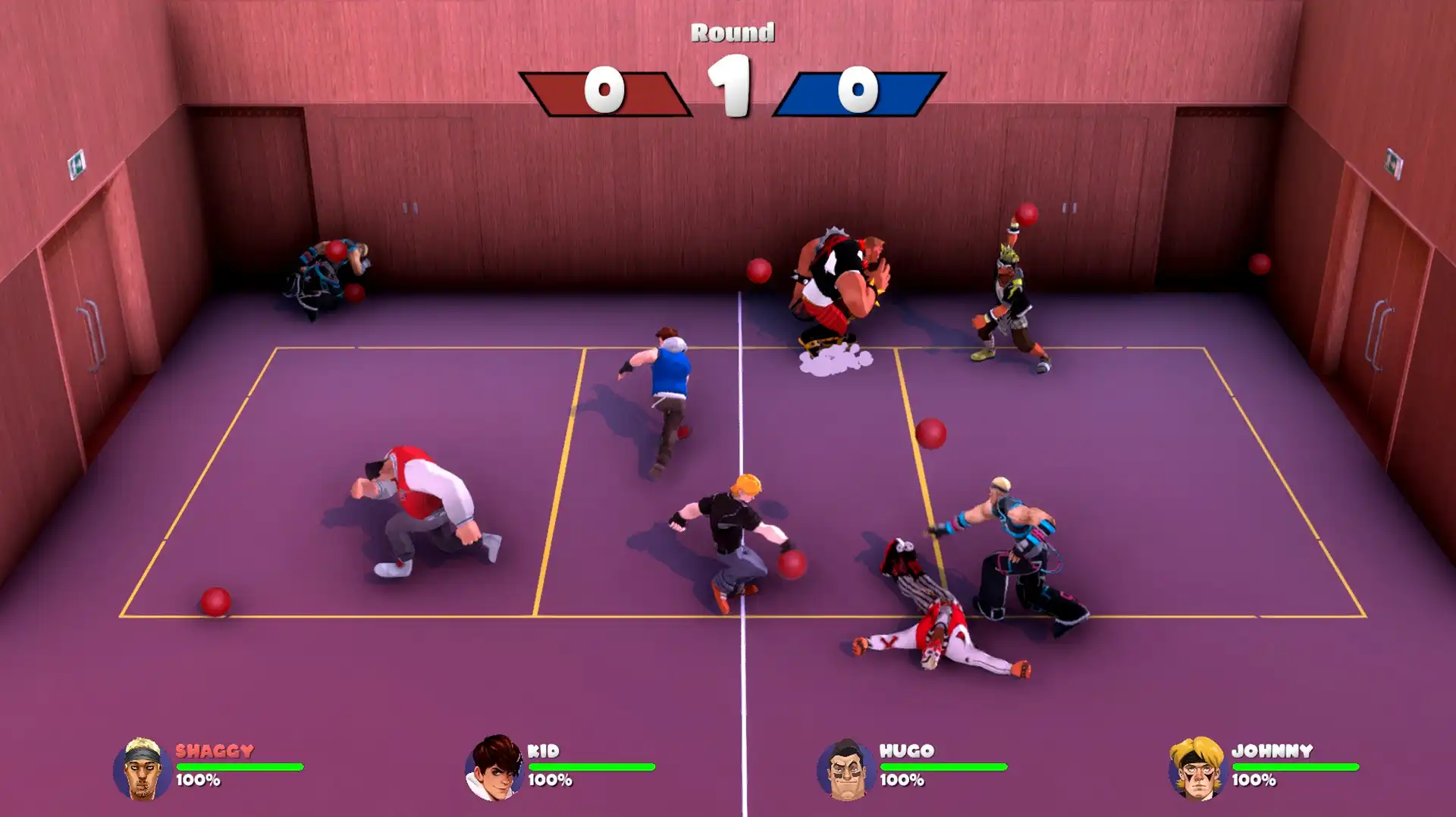Click the large Round number 1
Image resolution: width=1456 pixels, height=817 pixels.
(x=730, y=83)
